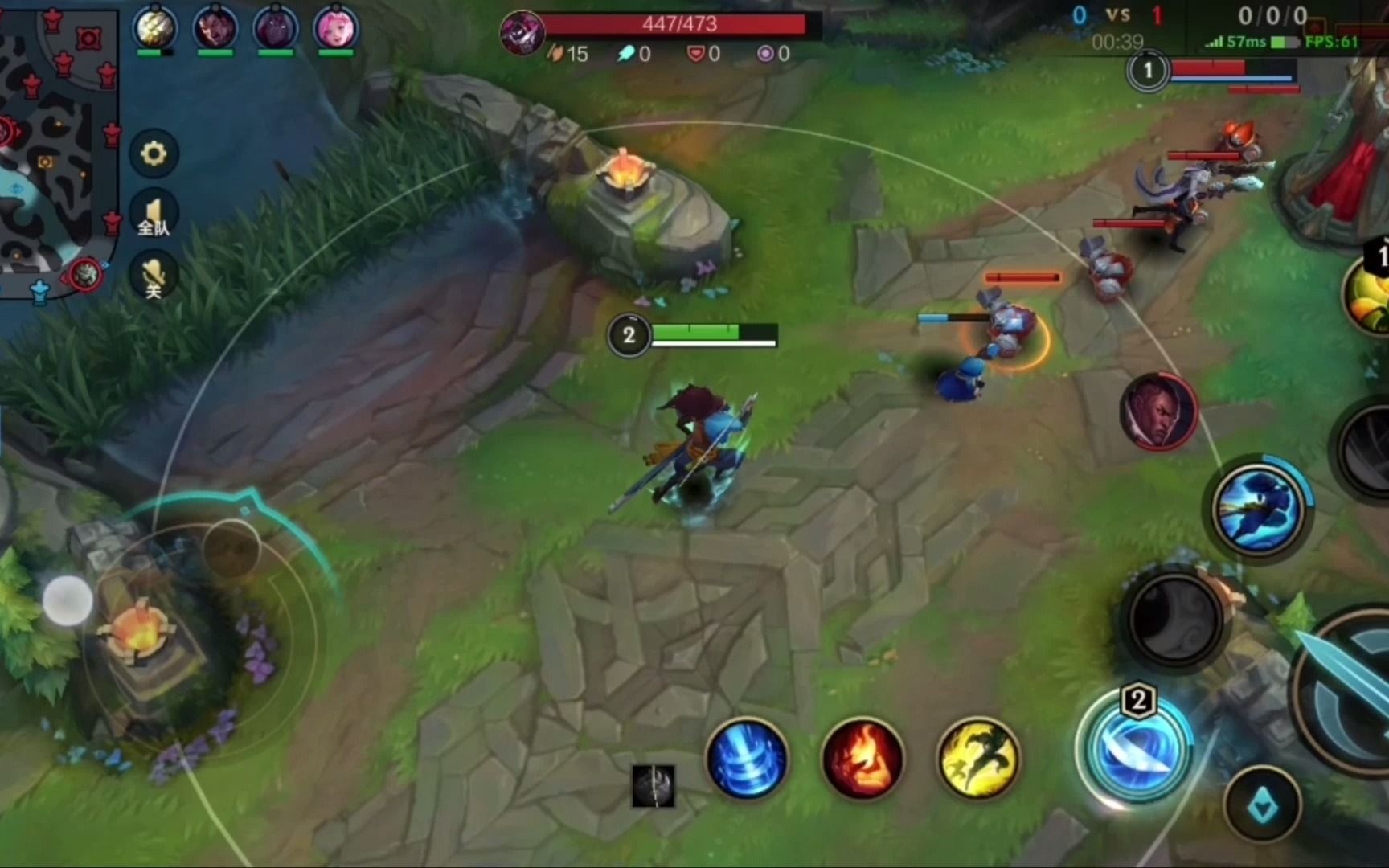Activate the blue whirlwind slash ability
Image resolution: width=1389 pixels, height=868 pixels.
pyautogui.click(x=1135, y=747)
